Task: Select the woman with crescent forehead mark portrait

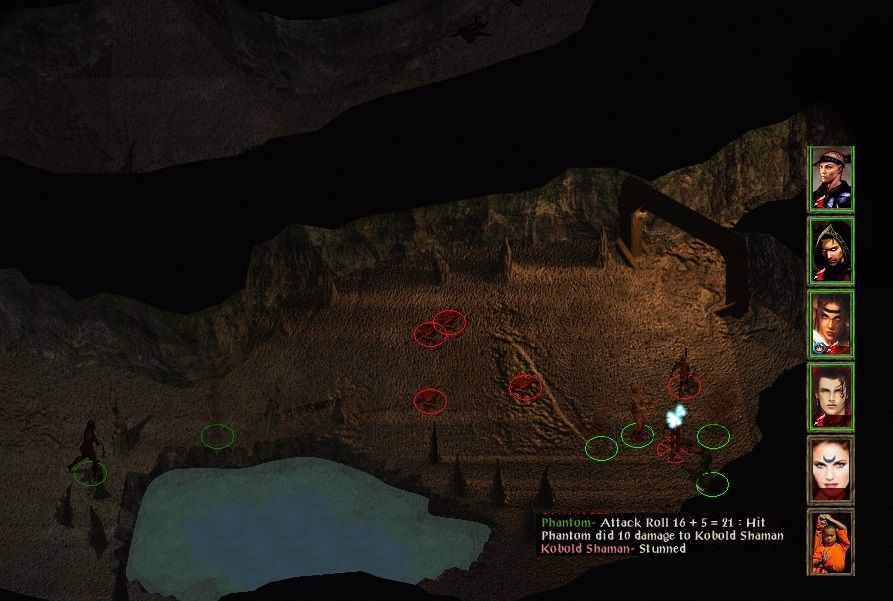Action: pos(830,468)
